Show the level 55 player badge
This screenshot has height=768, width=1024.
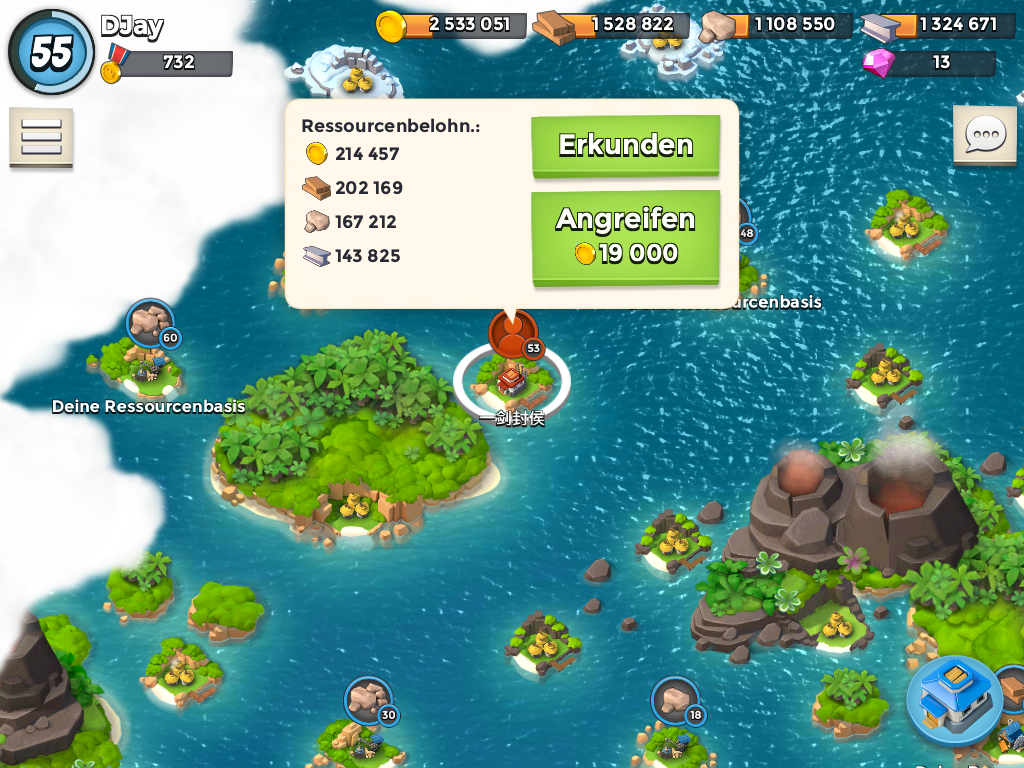click(51, 52)
